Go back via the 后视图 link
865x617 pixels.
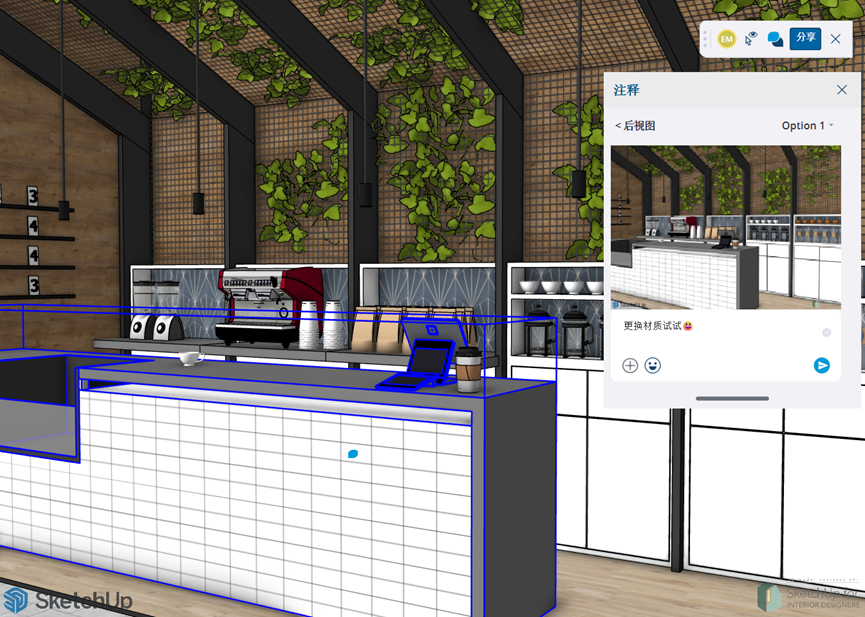pos(635,126)
